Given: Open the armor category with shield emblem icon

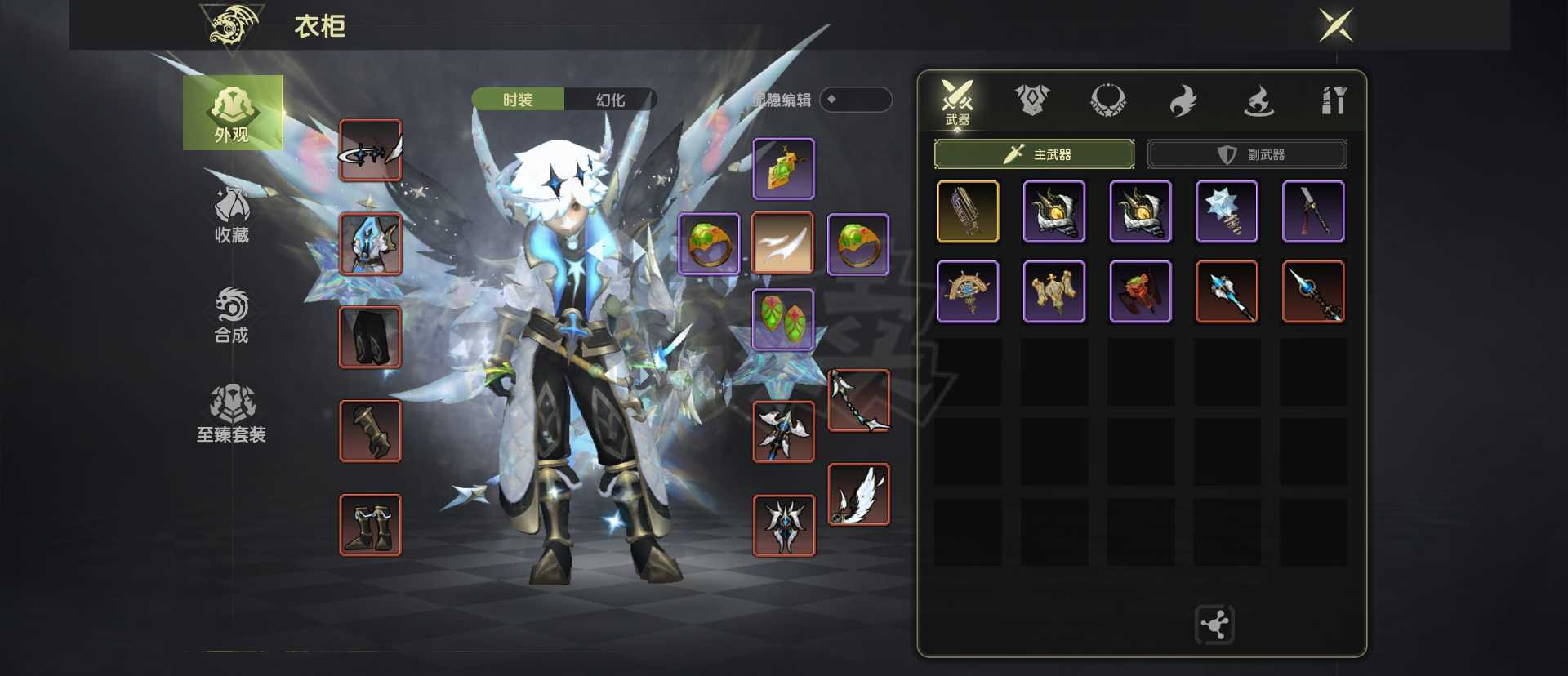Looking at the screenshot, I should (x=1032, y=100).
